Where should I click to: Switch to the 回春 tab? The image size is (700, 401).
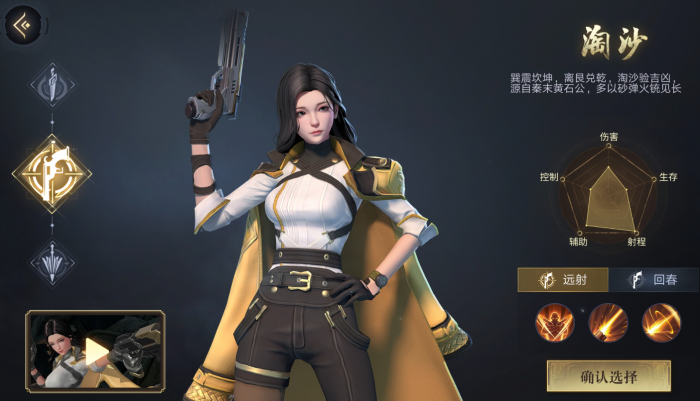click(x=653, y=280)
